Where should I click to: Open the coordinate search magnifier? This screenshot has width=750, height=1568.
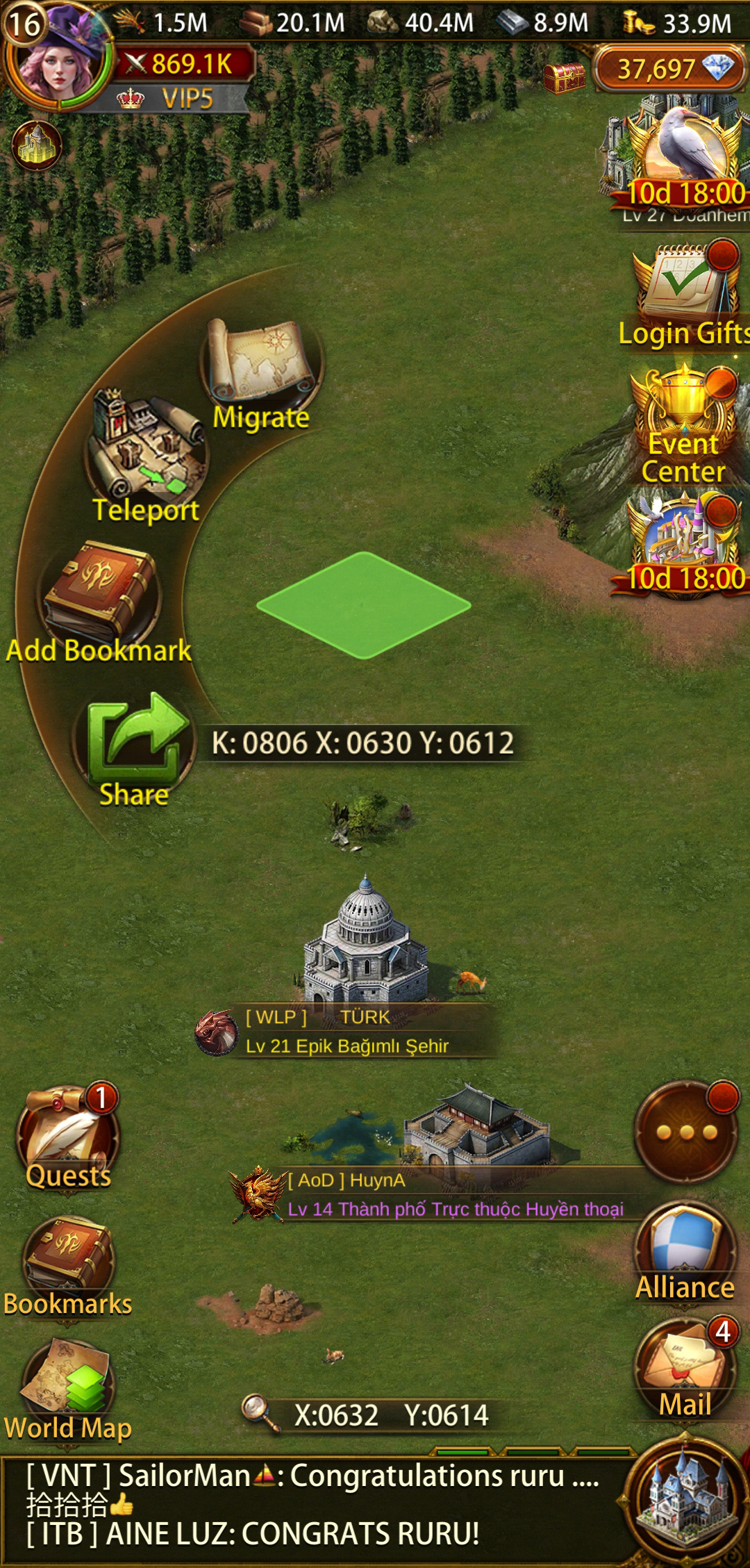coord(258,1412)
